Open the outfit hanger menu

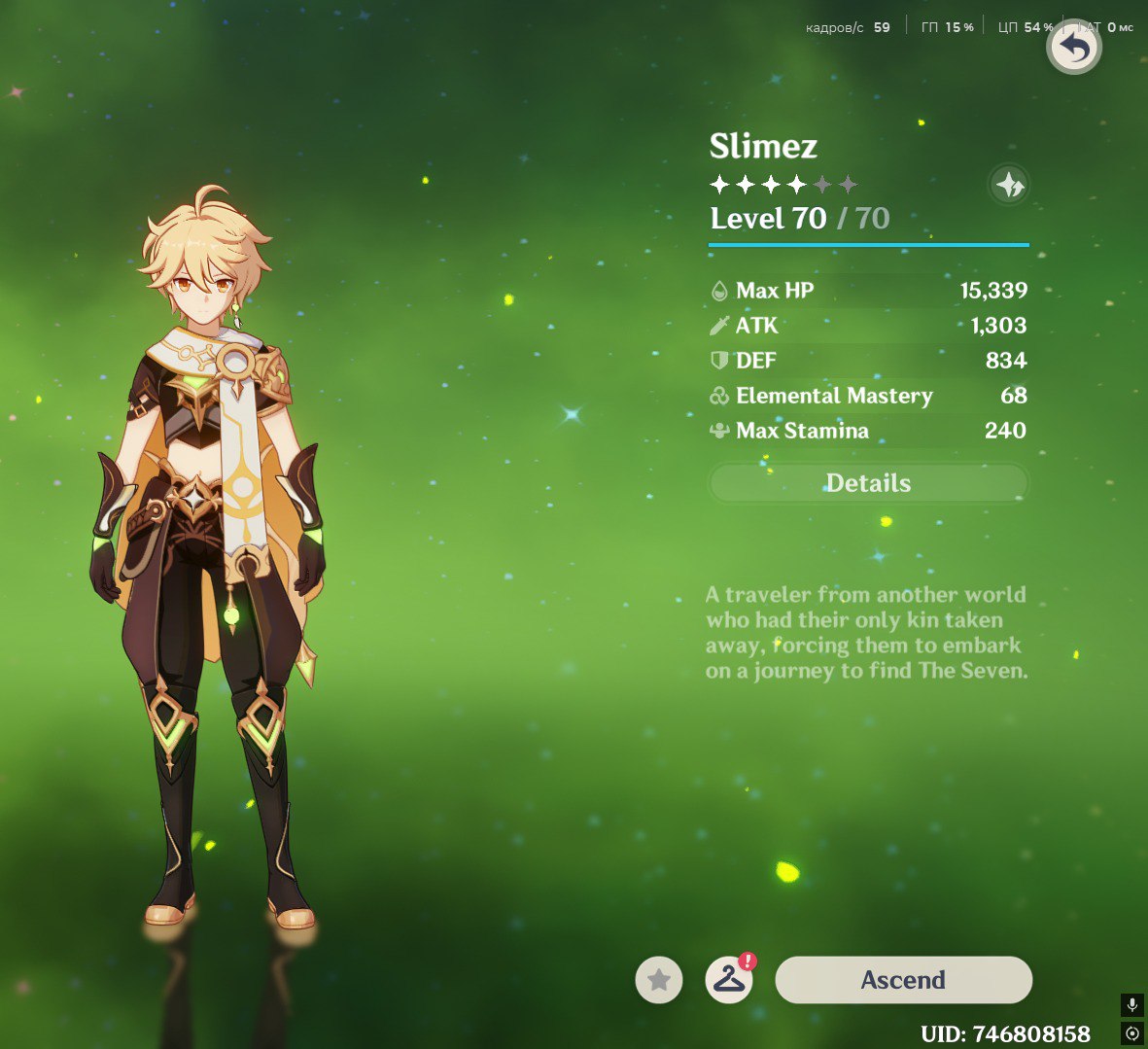point(729,980)
